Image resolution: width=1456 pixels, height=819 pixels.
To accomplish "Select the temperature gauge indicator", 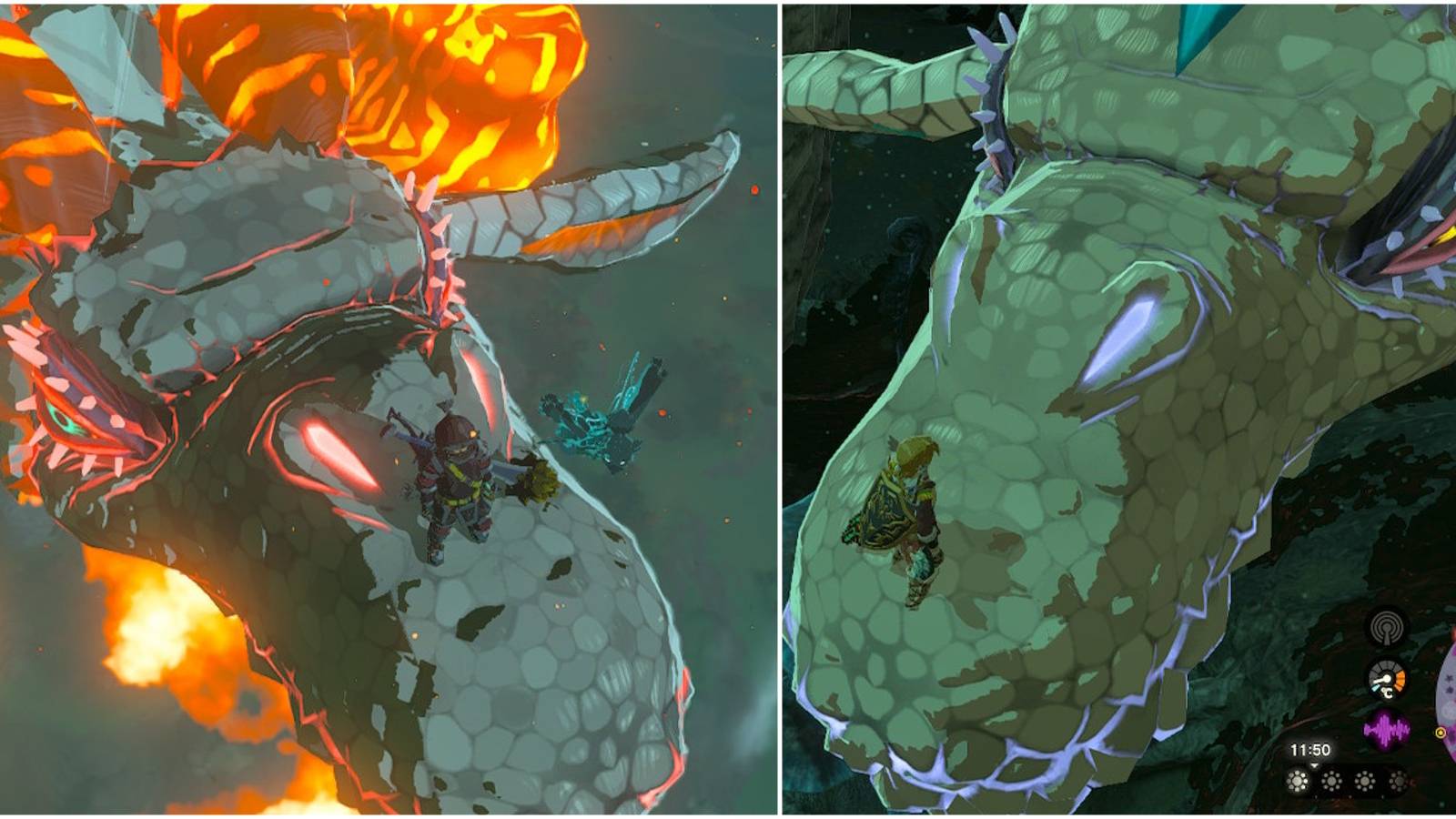I will (x=1386, y=679).
